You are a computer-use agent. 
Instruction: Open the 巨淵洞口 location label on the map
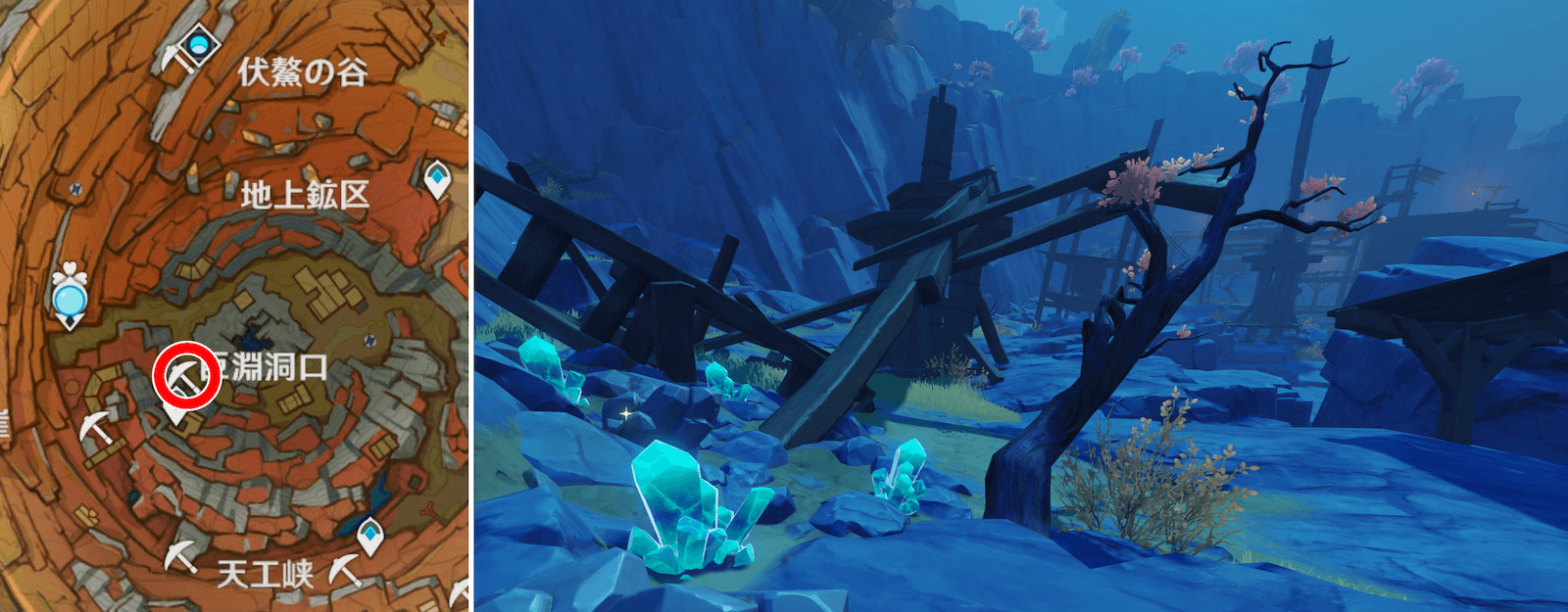[x=271, y=367]
